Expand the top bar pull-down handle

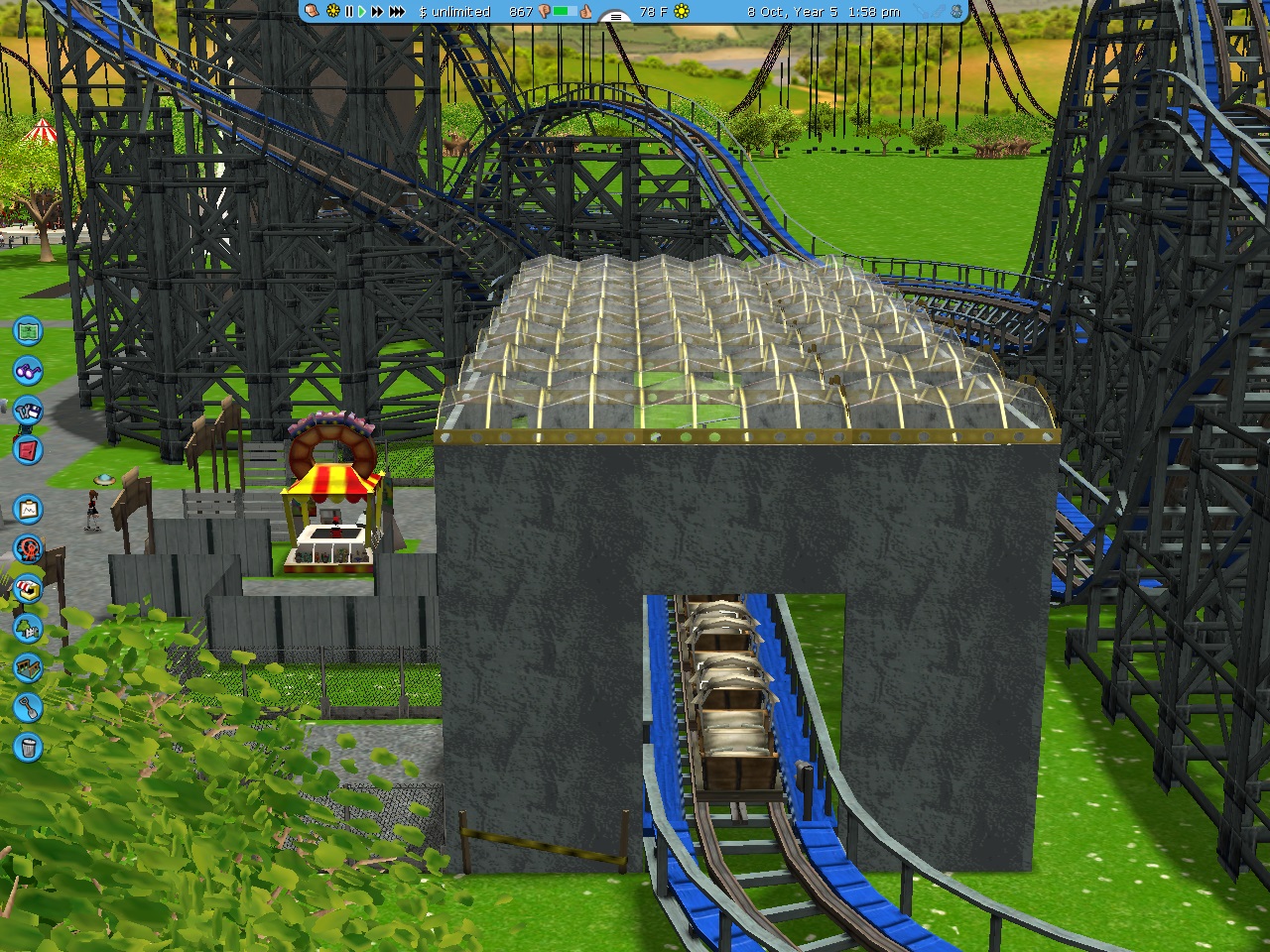tap(615, 17)
